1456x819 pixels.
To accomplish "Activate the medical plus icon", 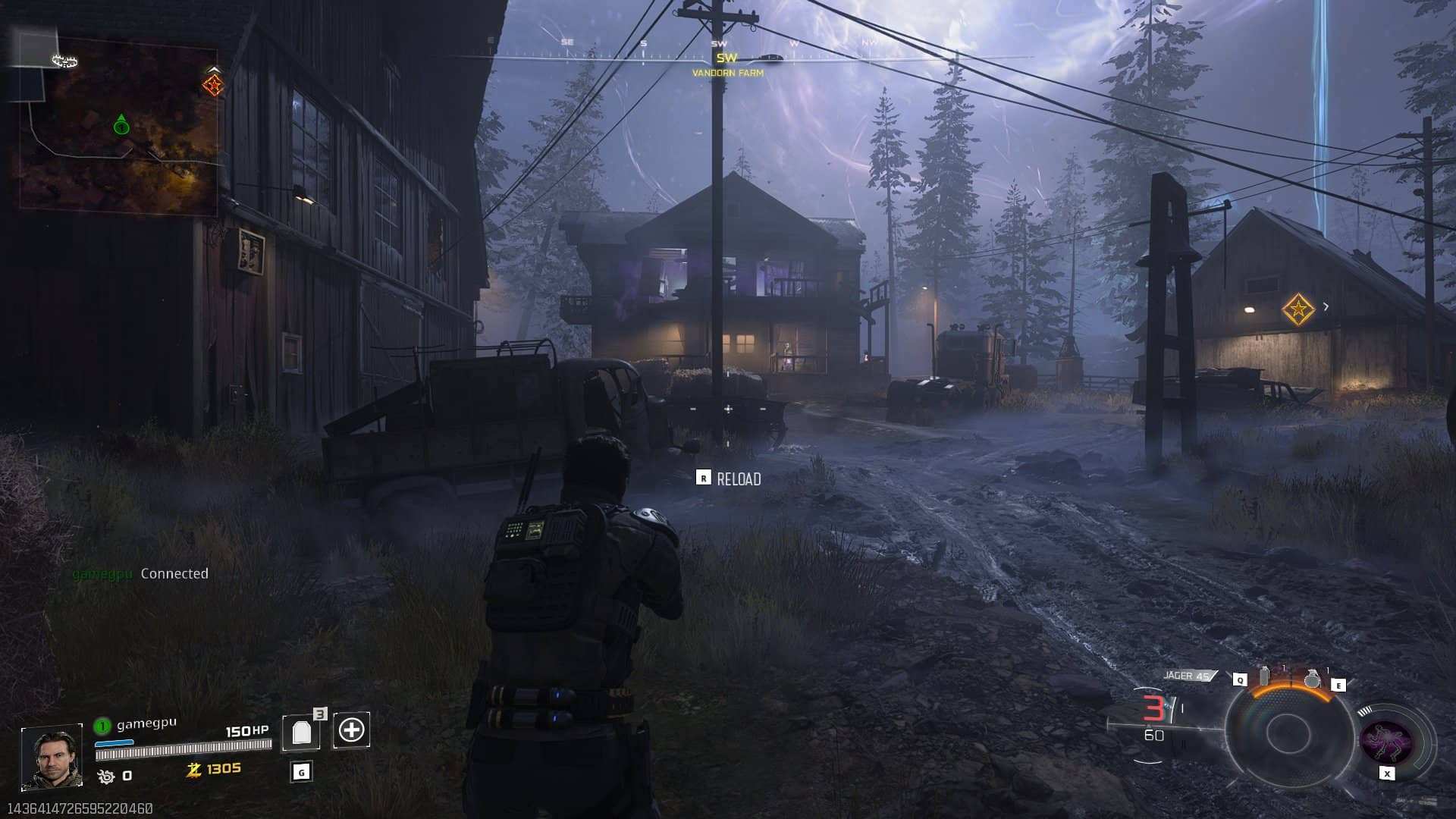I will pyautogui.click(x=351, y=730).
